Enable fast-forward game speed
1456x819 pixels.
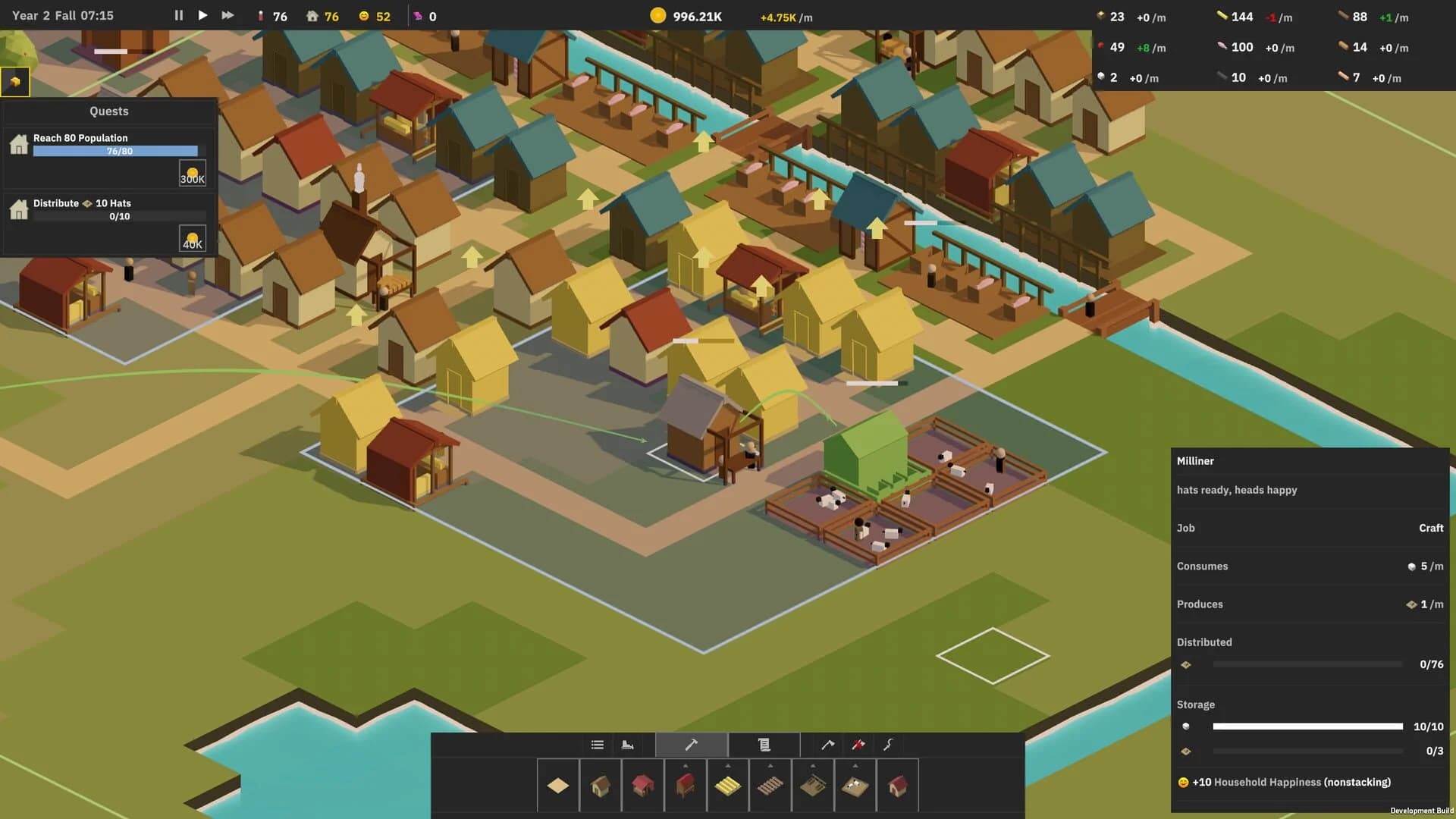pyautogui.click(x=227, y=15)
